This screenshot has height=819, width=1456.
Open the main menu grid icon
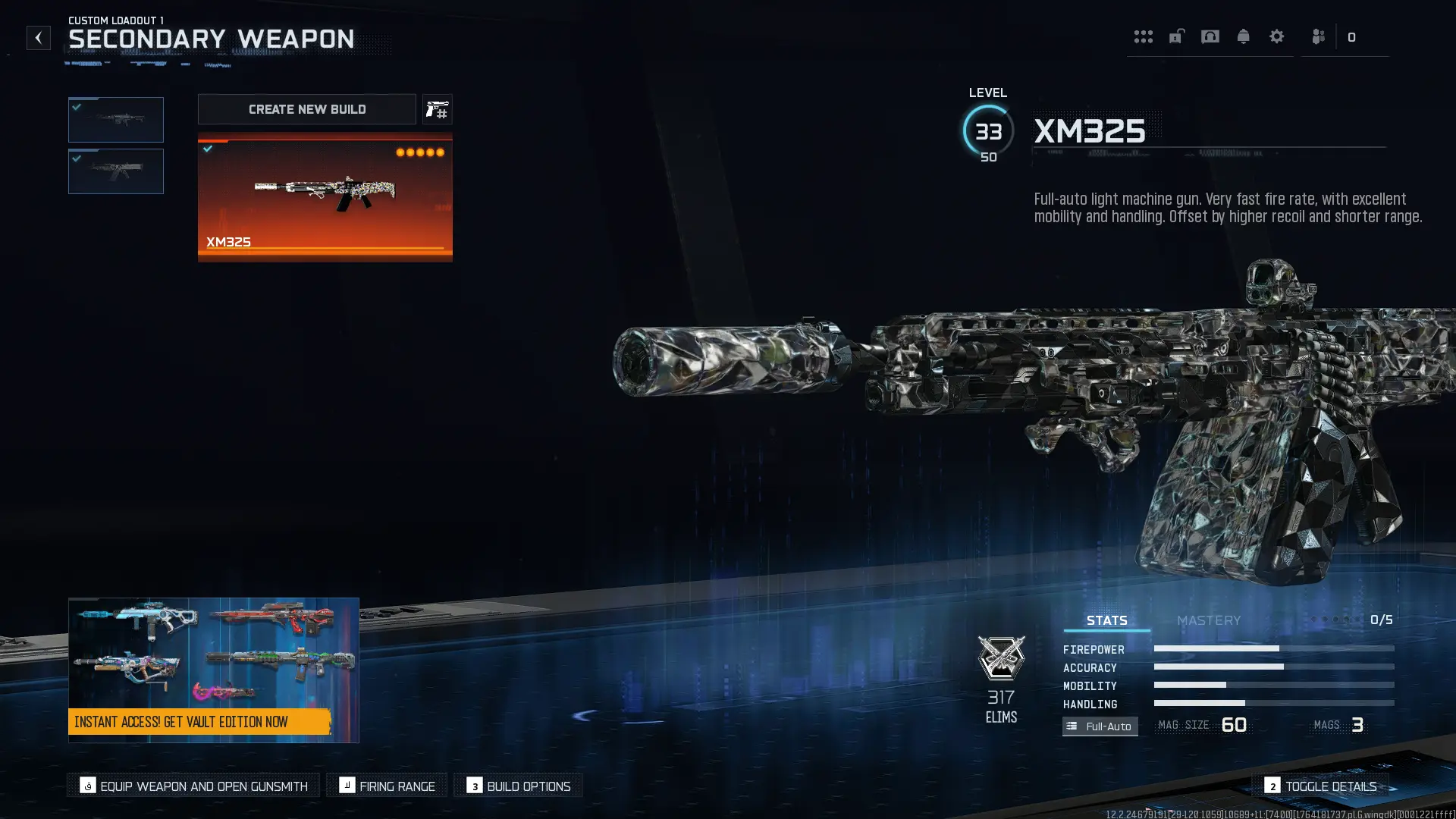coord(1144,36)
